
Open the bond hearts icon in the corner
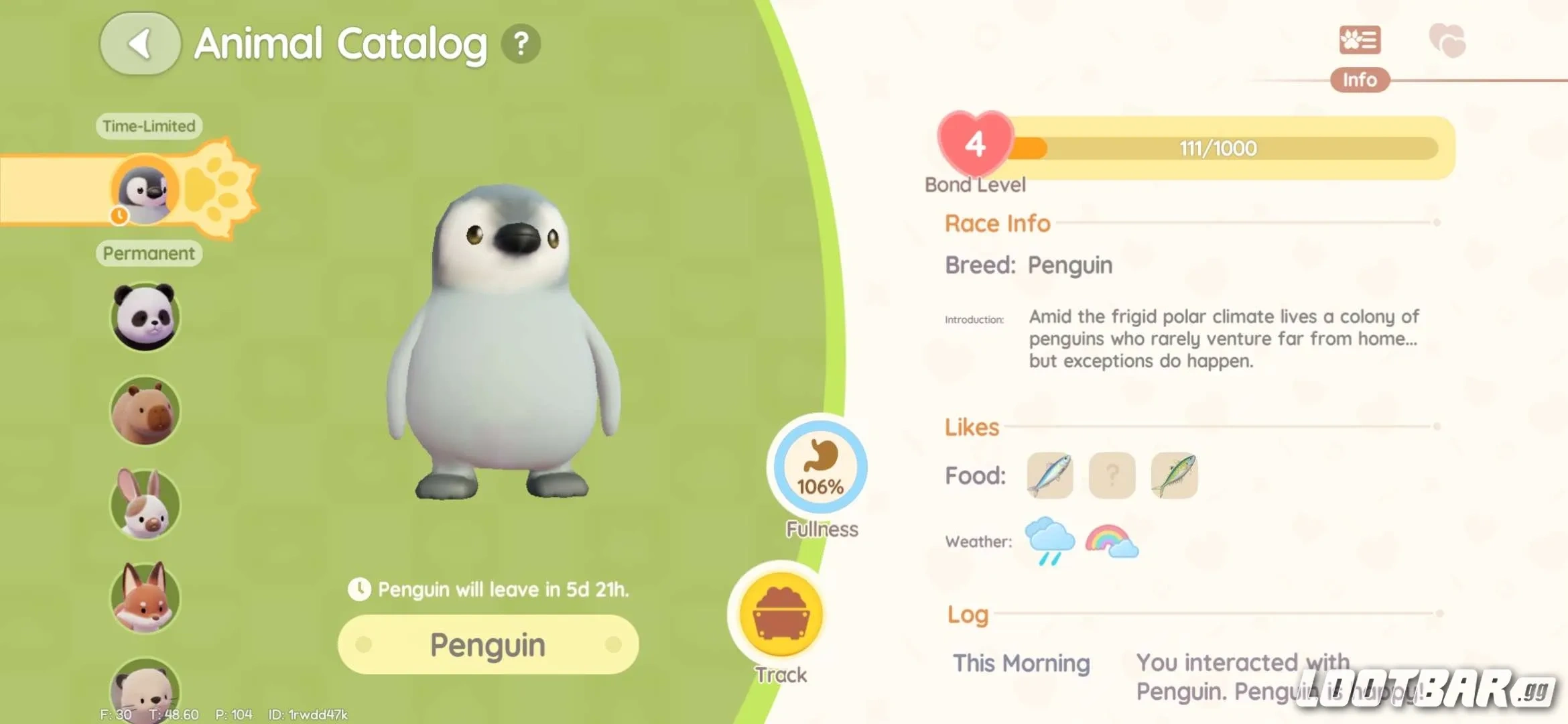pyautogui.click(x=1447, y=40)
